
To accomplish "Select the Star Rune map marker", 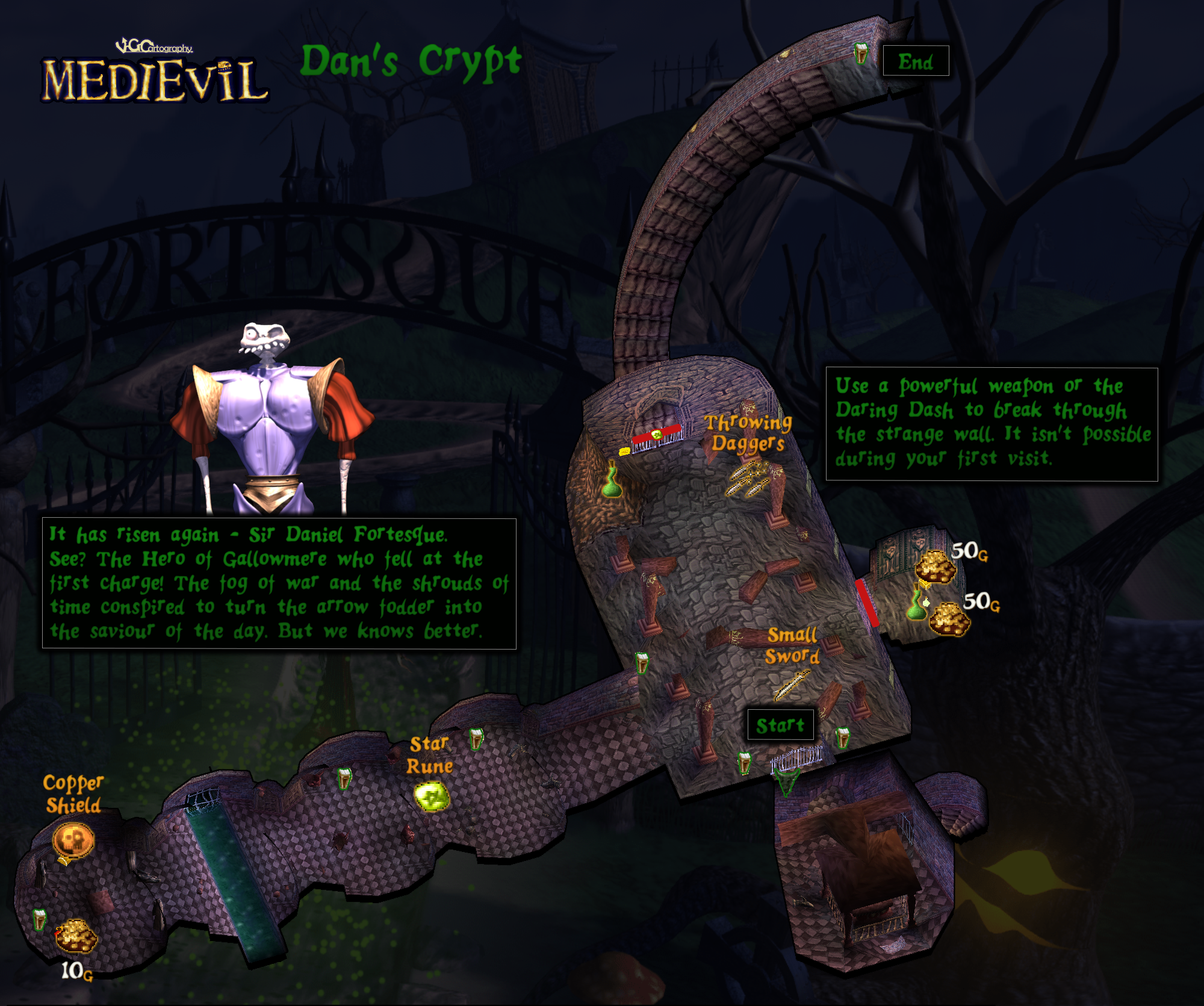I will tap(432, 796).
